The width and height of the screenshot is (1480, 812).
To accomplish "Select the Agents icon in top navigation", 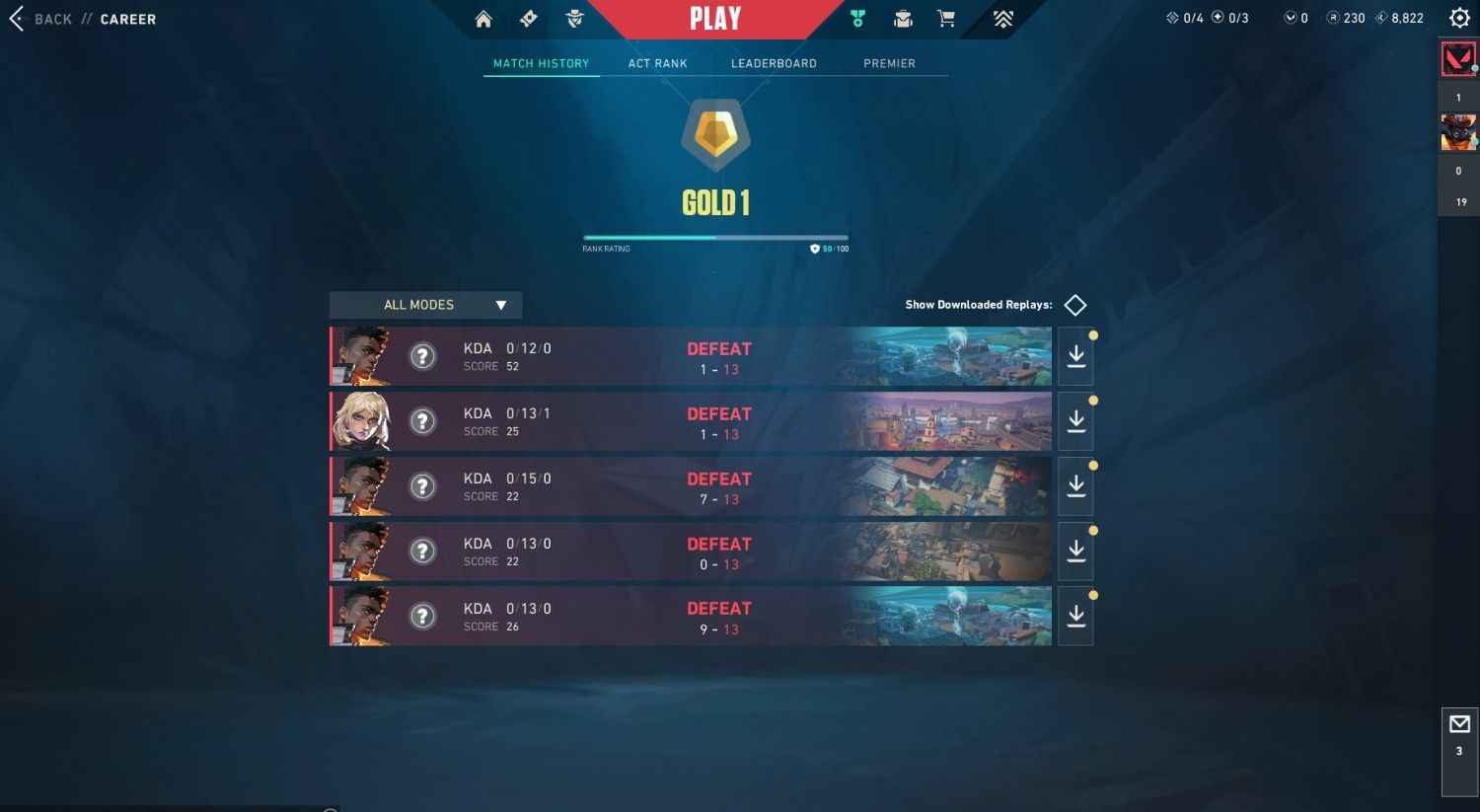I will (x=574, y=18).
